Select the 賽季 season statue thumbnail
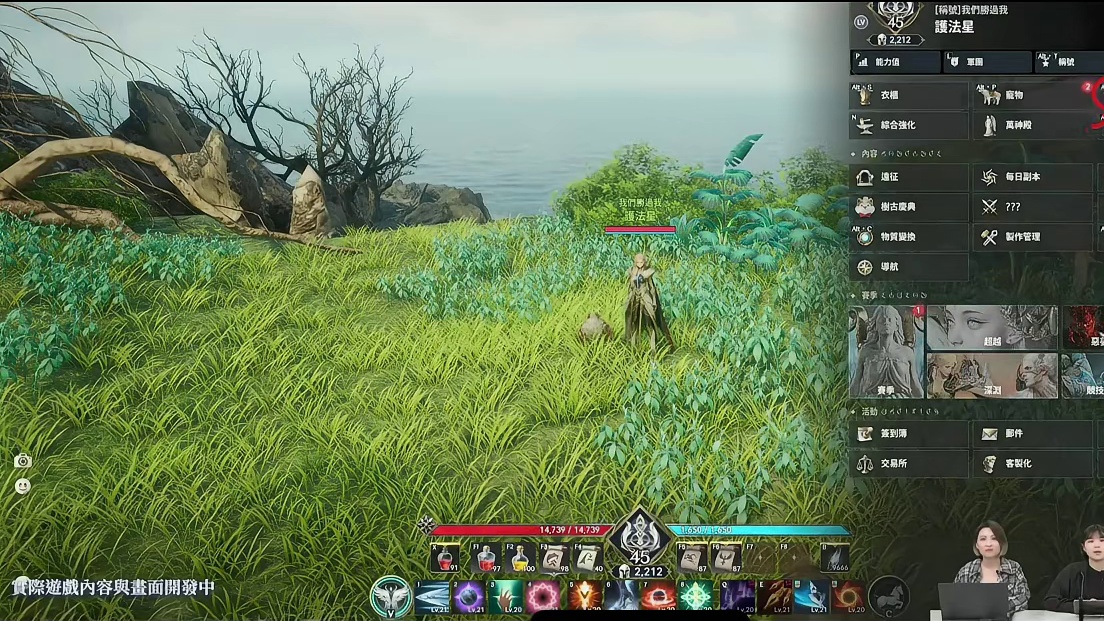Viewport: 1104px width, 621px height. point(886,351)
